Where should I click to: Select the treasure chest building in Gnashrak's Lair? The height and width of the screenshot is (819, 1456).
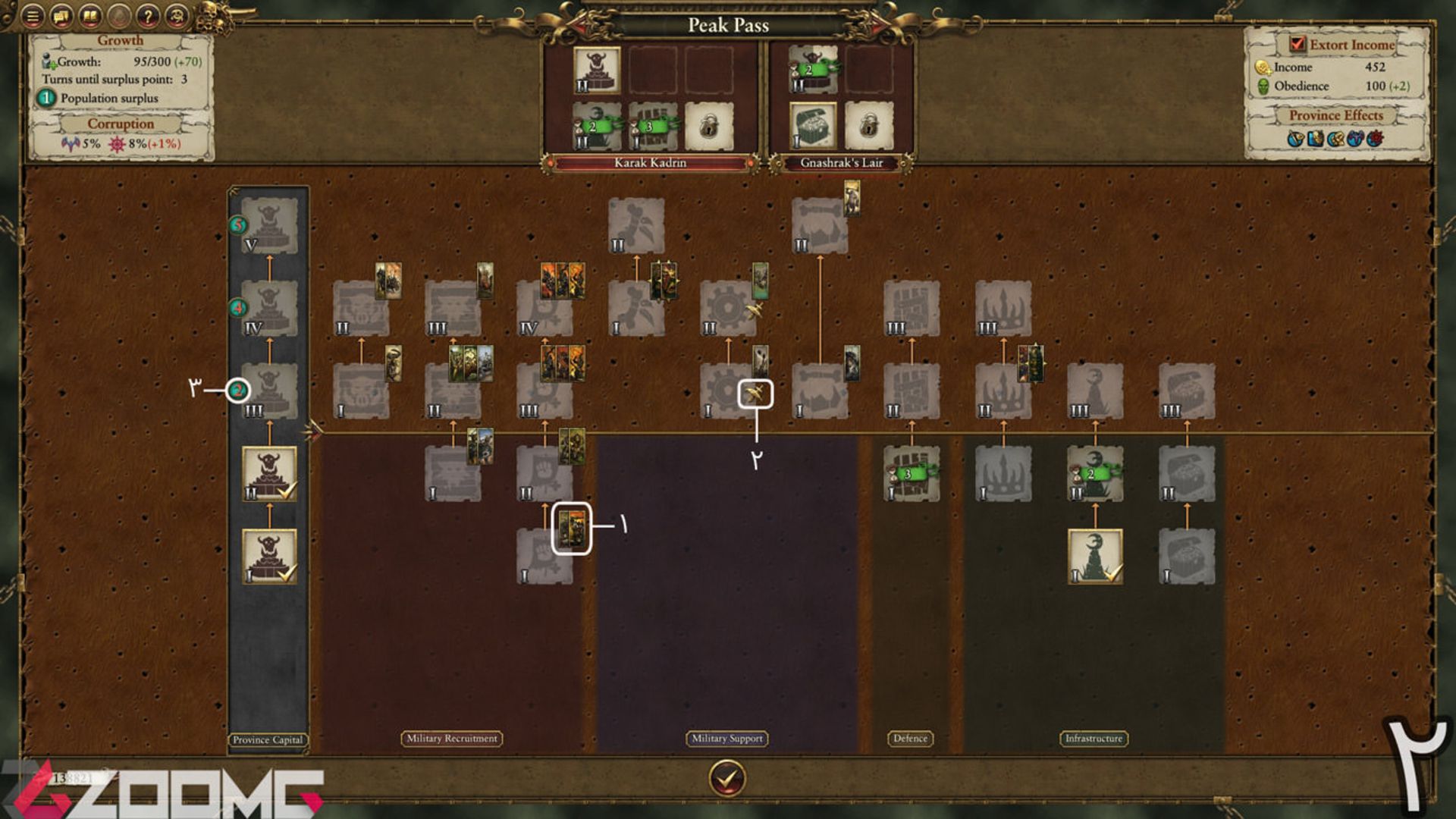coord(813,126)
